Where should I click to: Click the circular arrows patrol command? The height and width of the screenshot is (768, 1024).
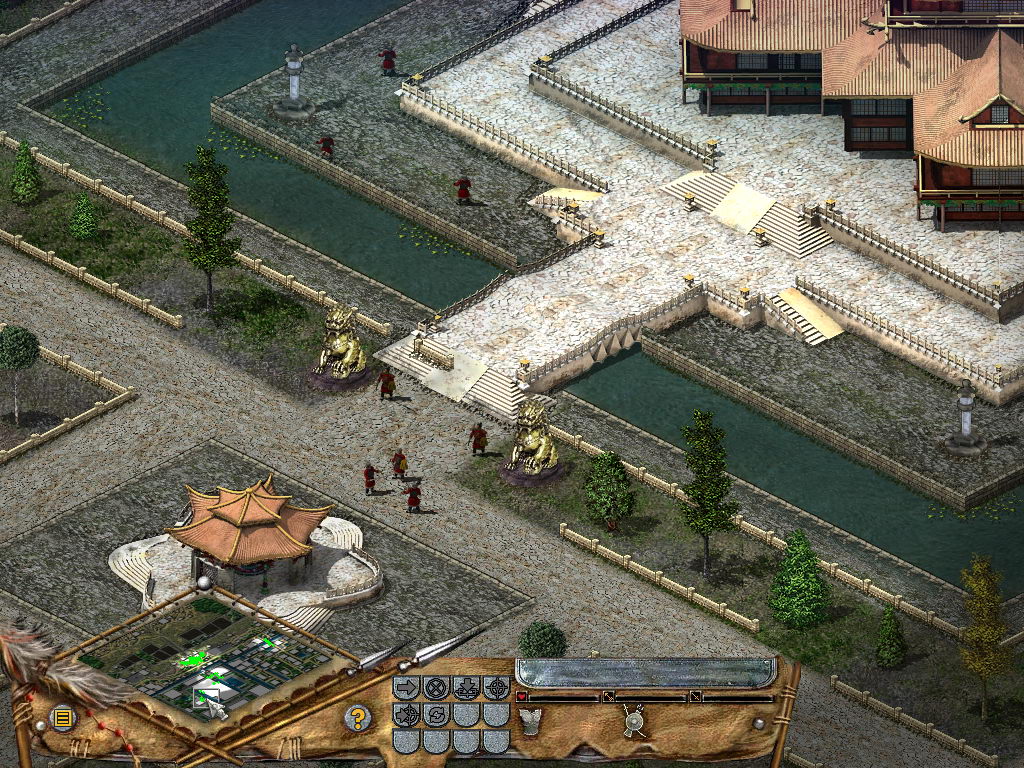(x=436, y=715)
